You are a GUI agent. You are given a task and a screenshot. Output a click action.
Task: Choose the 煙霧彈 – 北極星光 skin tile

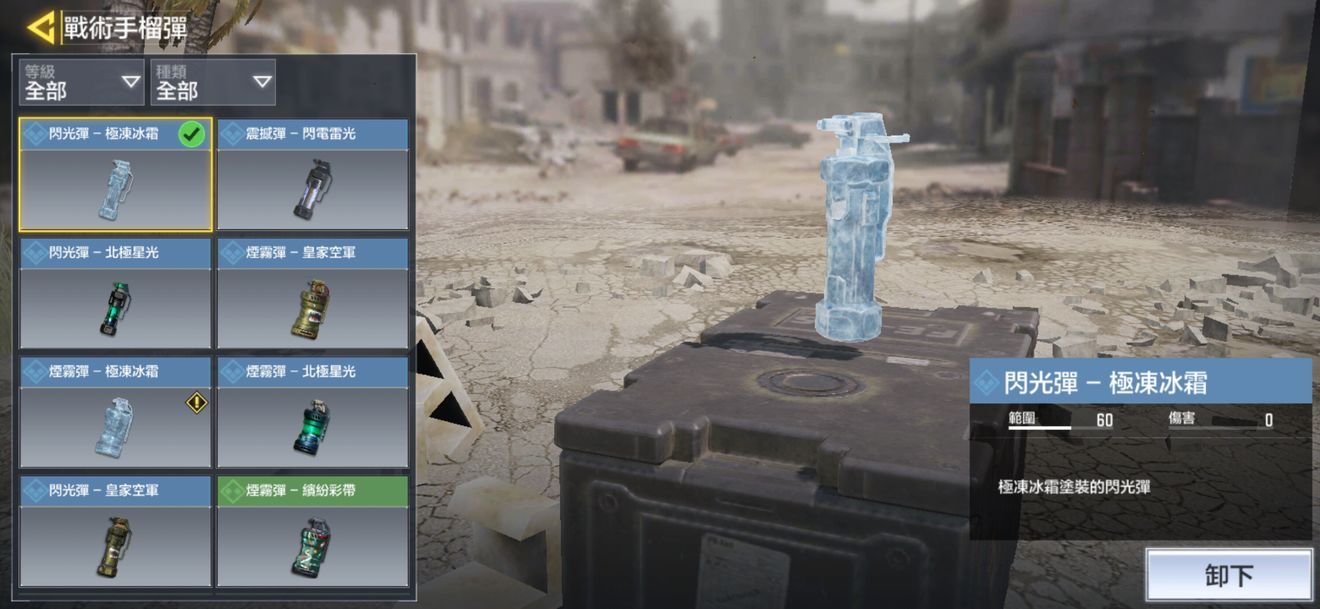[x=312, y=412]
